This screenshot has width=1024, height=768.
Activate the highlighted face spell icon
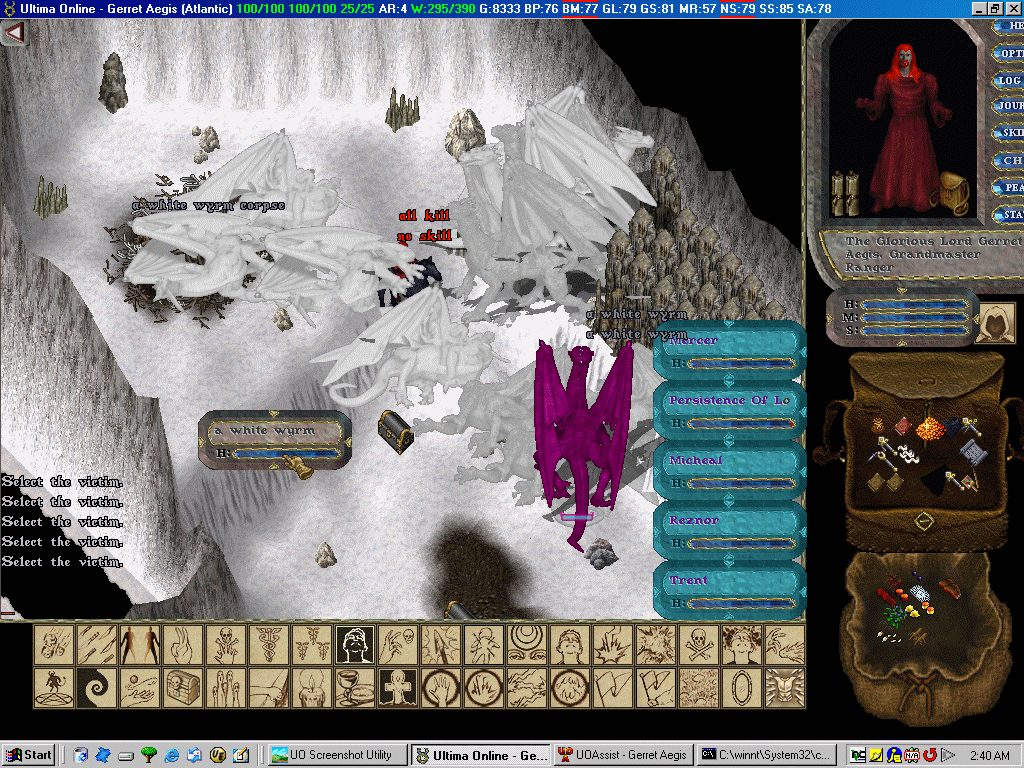coord(355,645)
